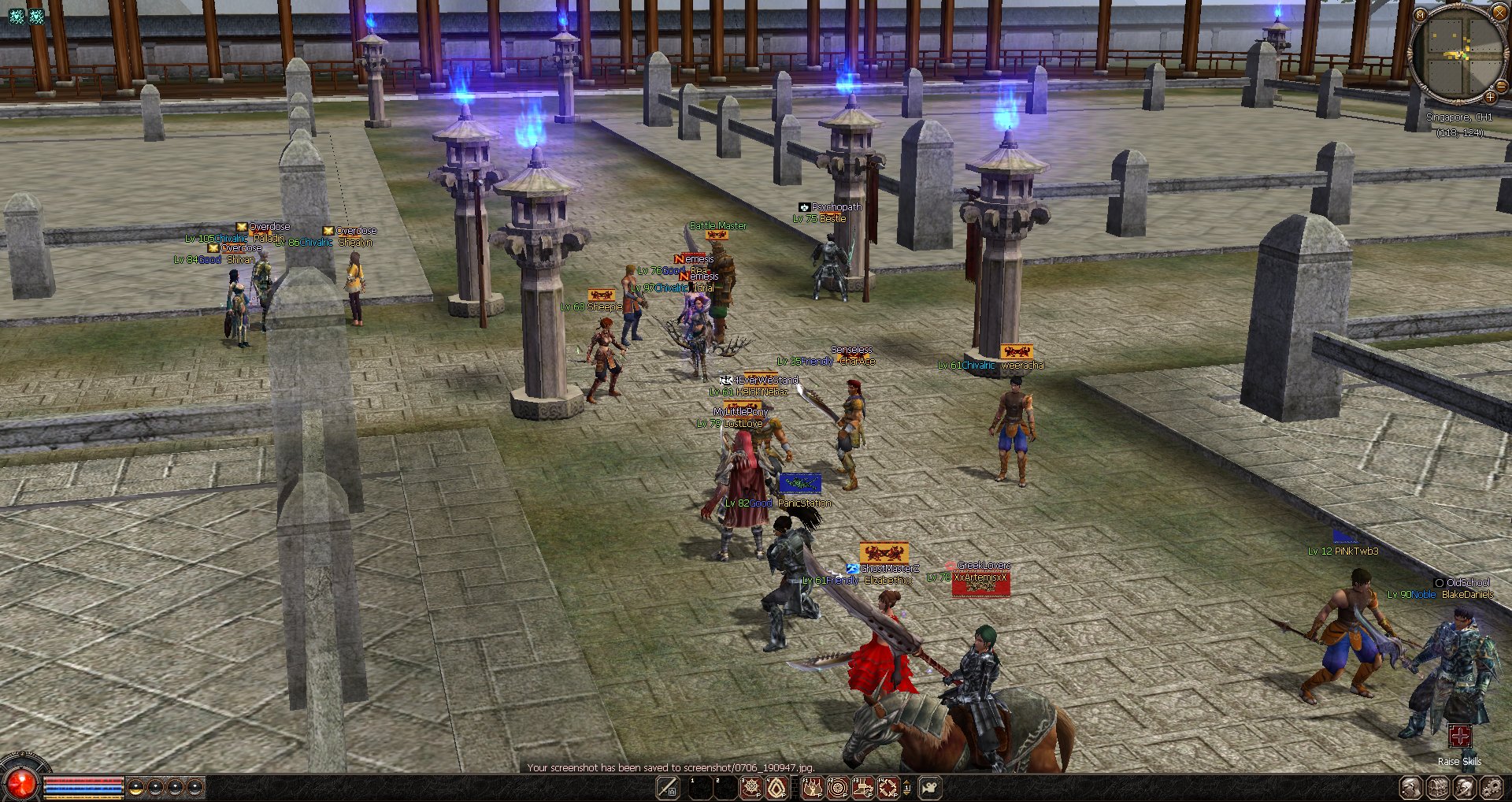Click the red orb at bottom-left corner
This screenshot has height=802, width=1512.
[21, 783]
